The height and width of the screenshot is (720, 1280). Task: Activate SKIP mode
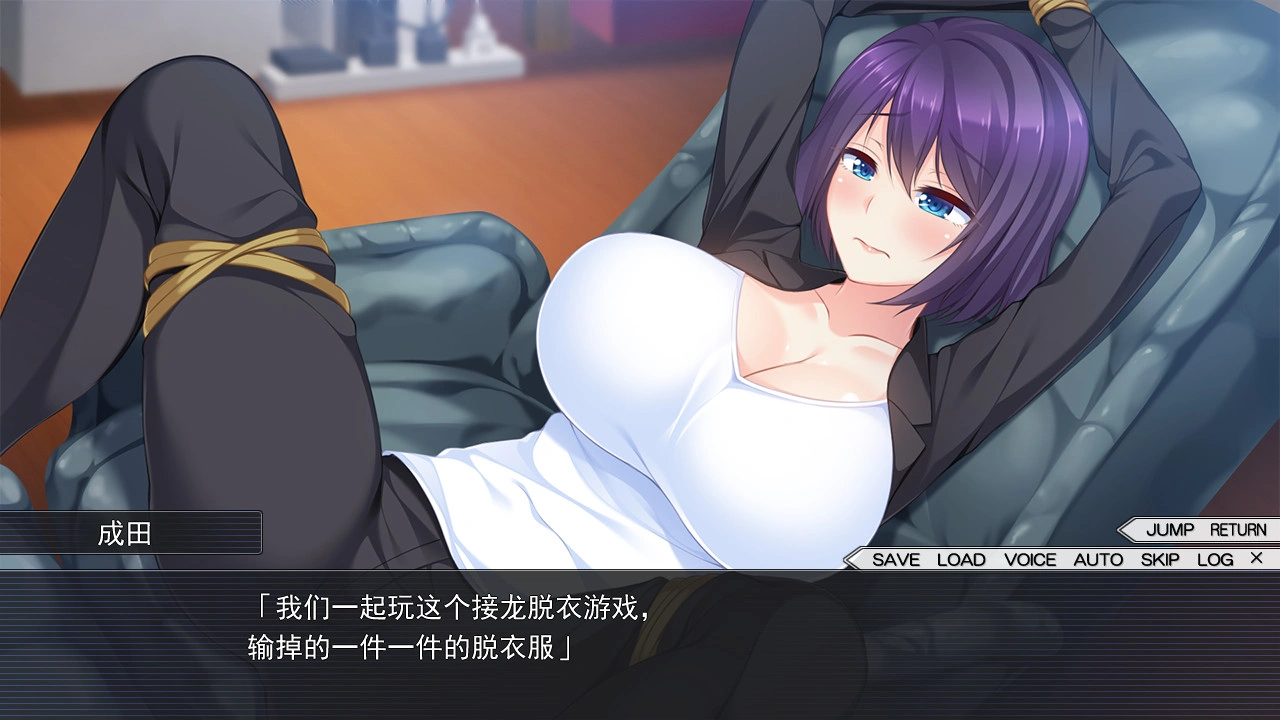click(1160, 560)
